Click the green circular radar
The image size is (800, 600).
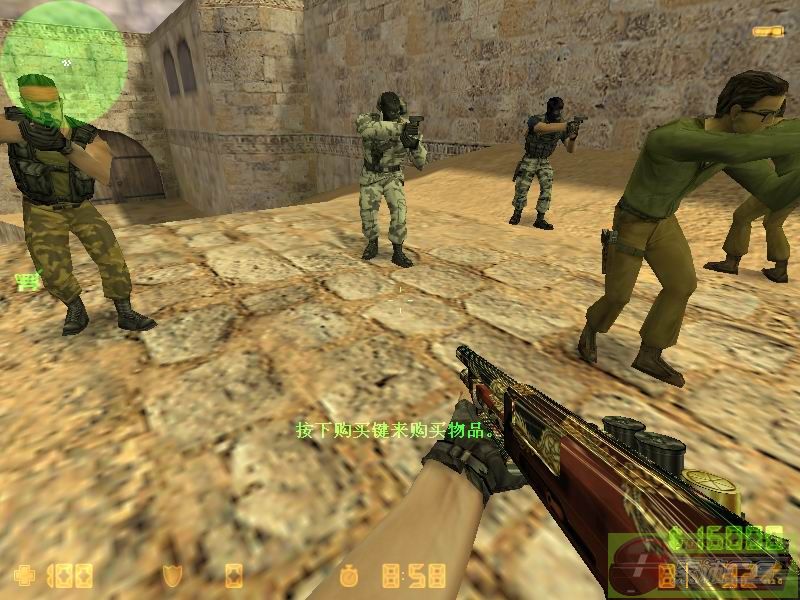(x=64, y=62)
